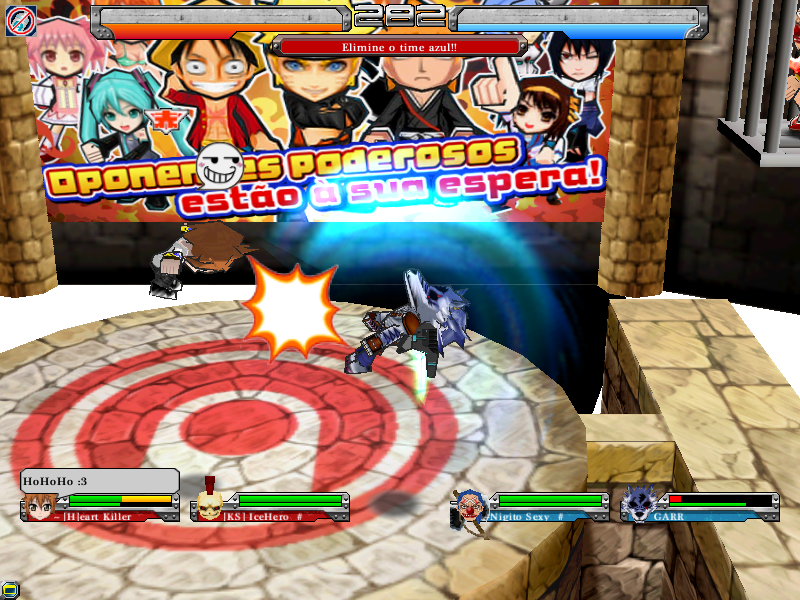This screenshot has height=600, width=800.
Task: Select the GARR wolf player portrait
Action: pyautogui.click(x=638, y=505)
